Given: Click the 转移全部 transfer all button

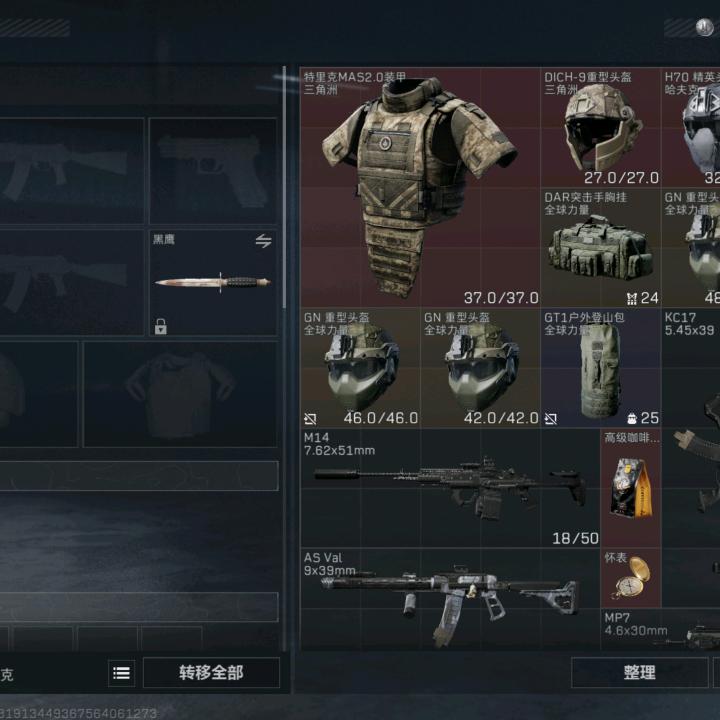Looking at the screenshot, I should [x=211, y=673].
